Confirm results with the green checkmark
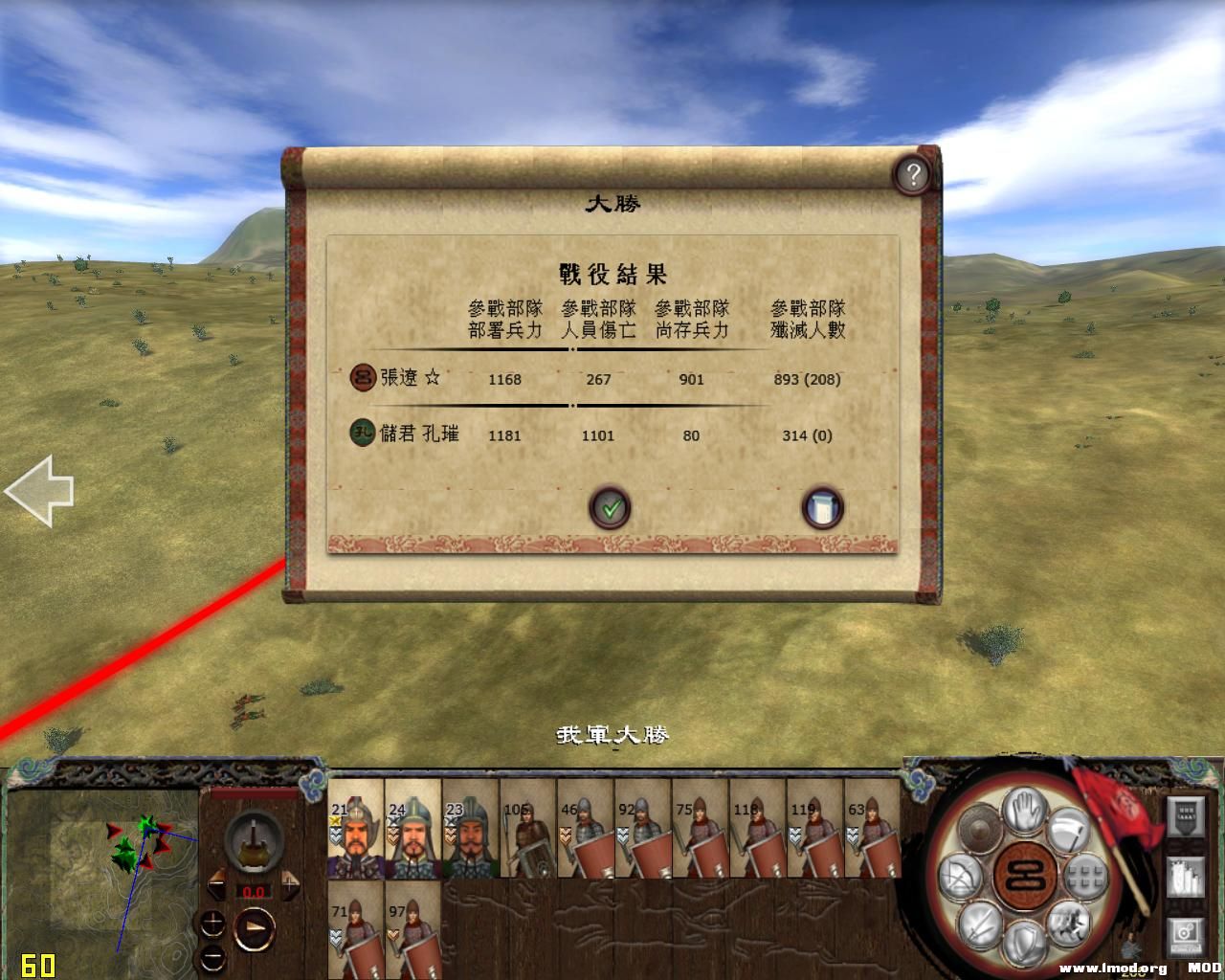The image size is (1225, 980). click(612, 508)
